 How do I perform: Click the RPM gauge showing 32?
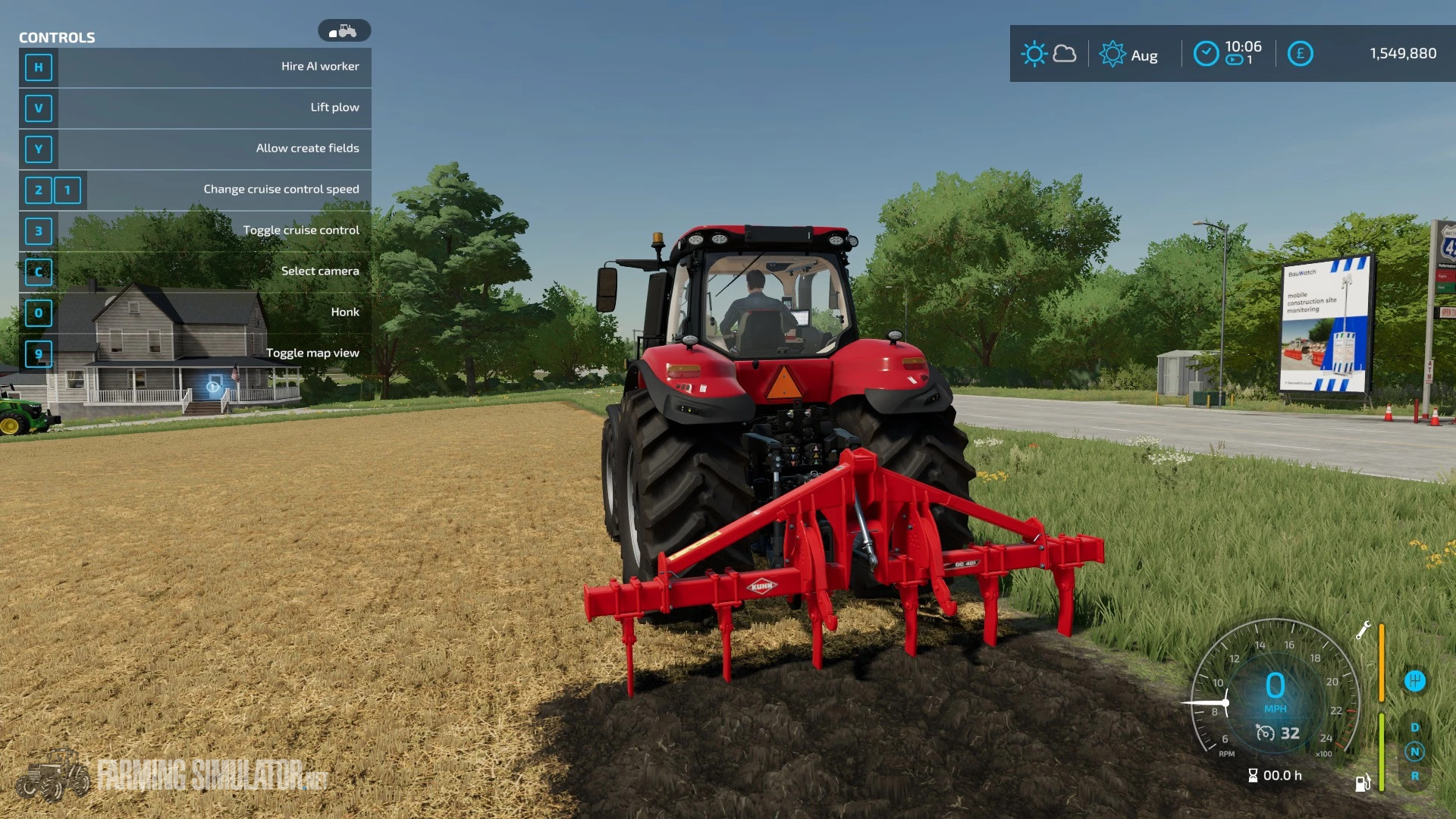pos(1279,734)
